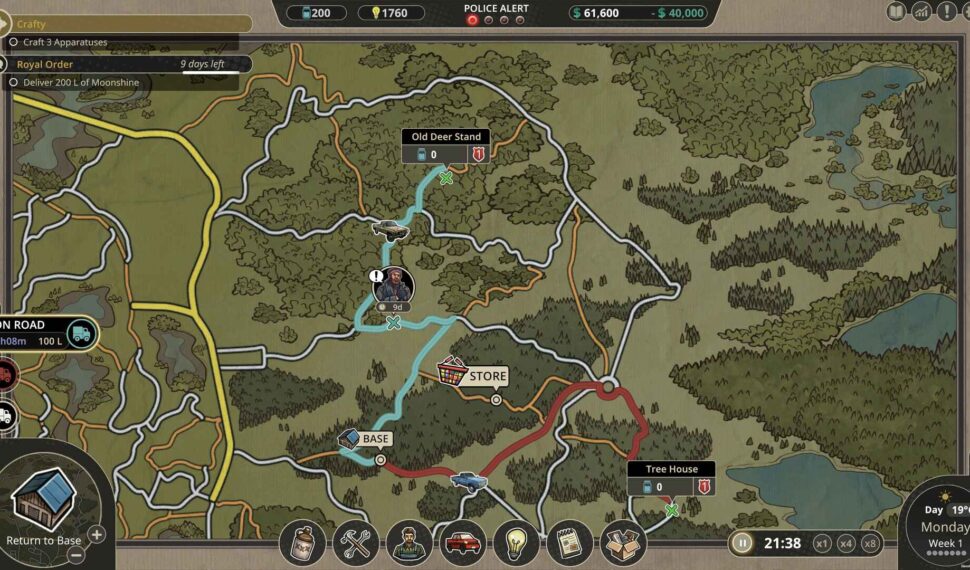
Task: Open the book icon in top bar
Action: click(896, 12)
